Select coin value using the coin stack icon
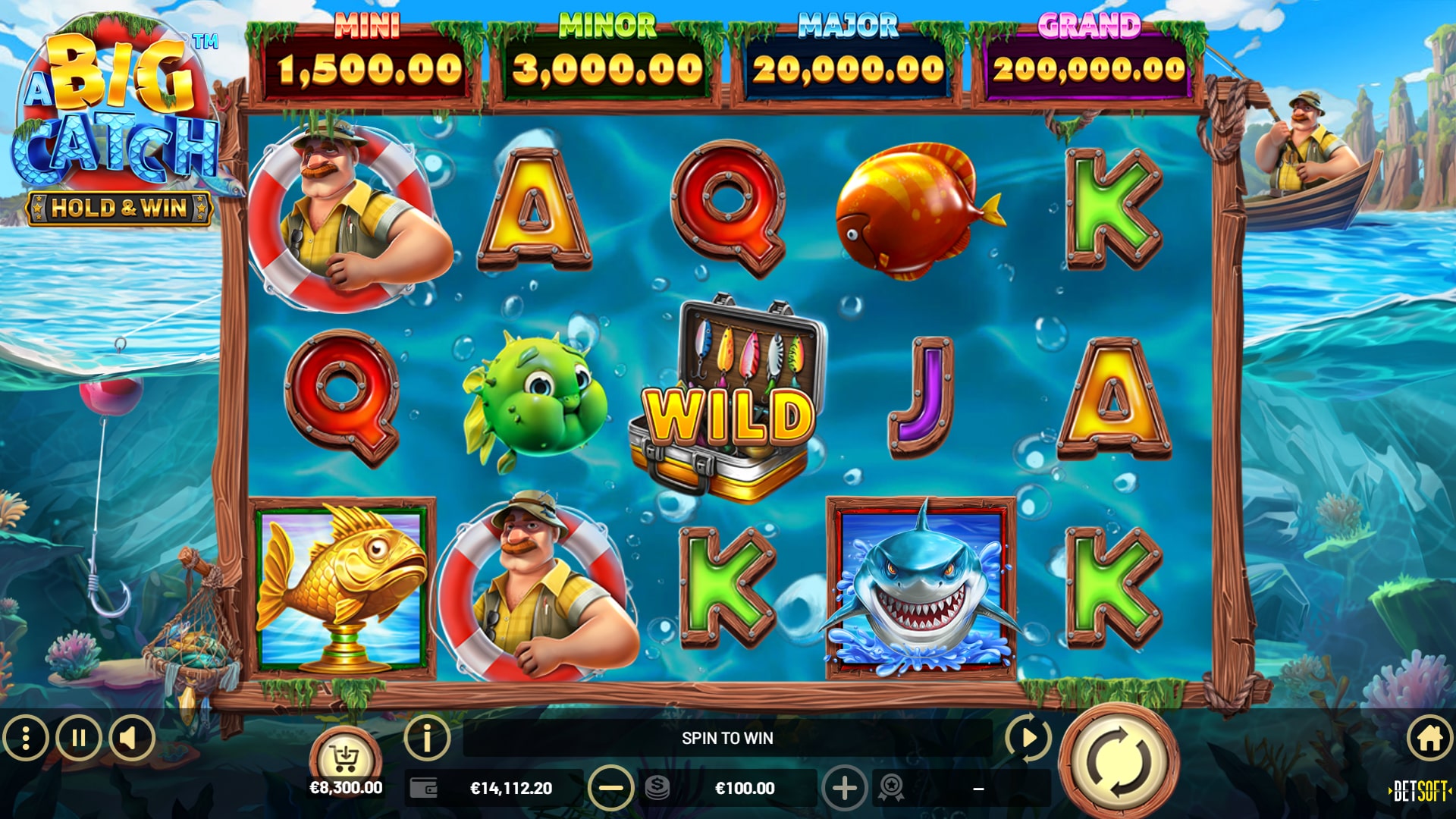1456x819 pixels. (658, 786)
